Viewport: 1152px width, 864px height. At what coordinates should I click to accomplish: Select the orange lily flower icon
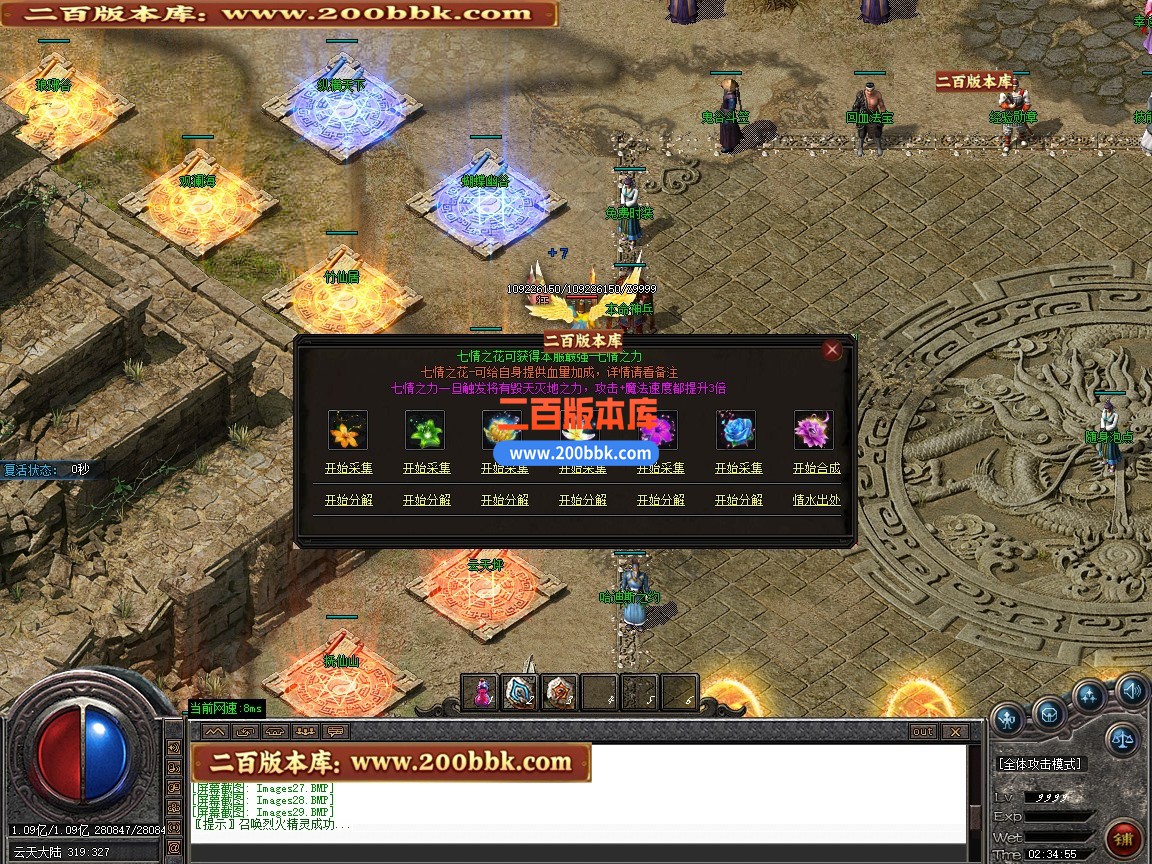348,430
